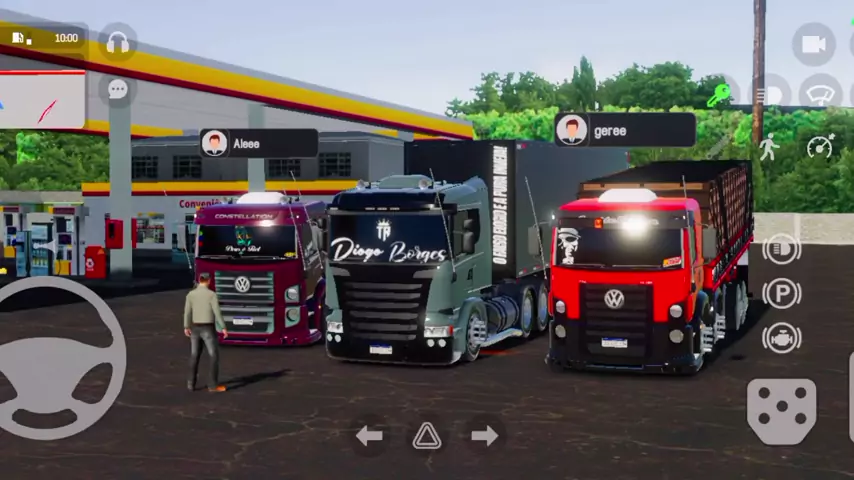Activate the hazard triangle lights
This screenshot has height=480, width=854.
[x=427, y=435]
